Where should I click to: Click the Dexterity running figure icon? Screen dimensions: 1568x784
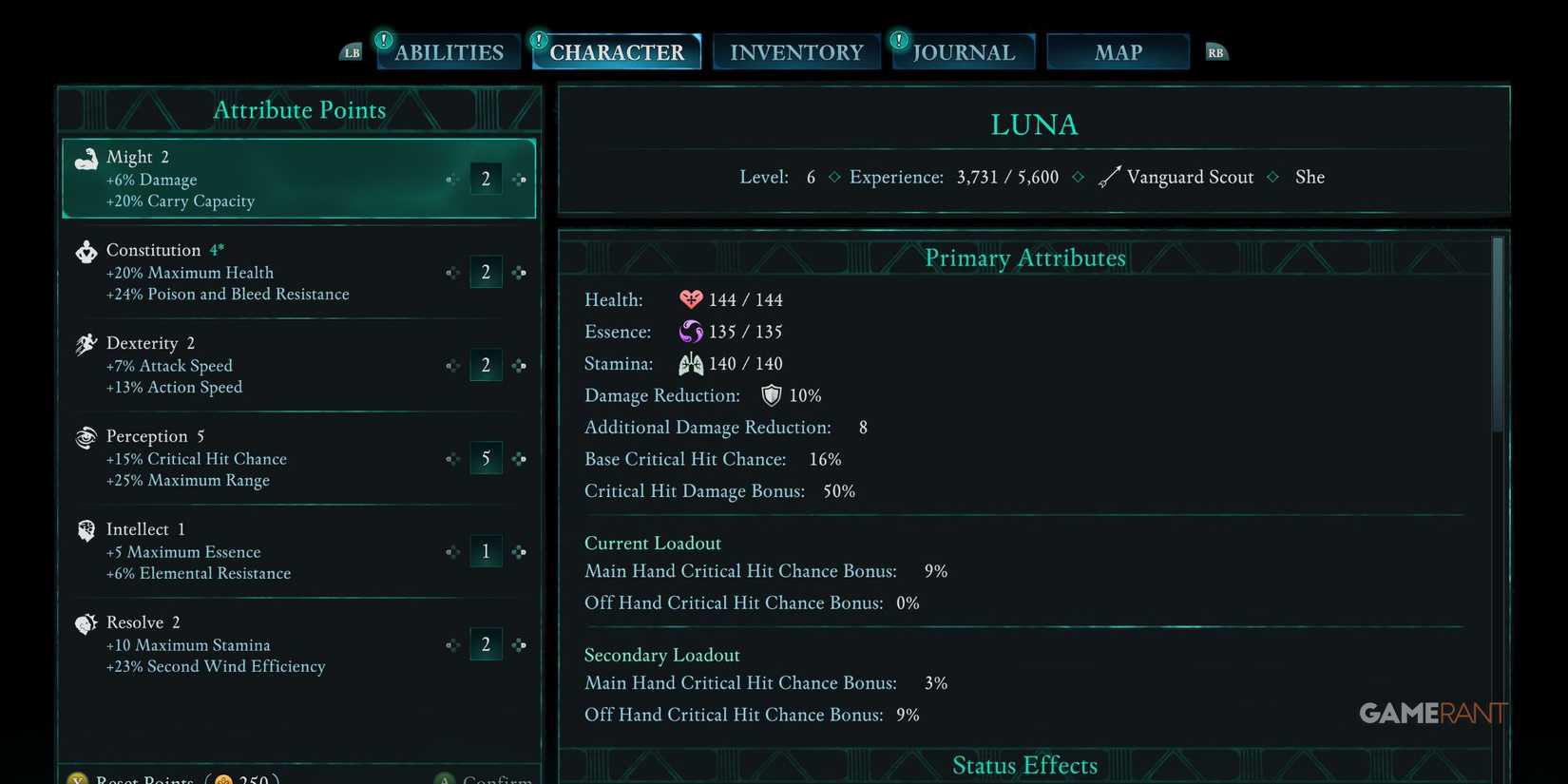pyautogui.click(x=86, y=343)
